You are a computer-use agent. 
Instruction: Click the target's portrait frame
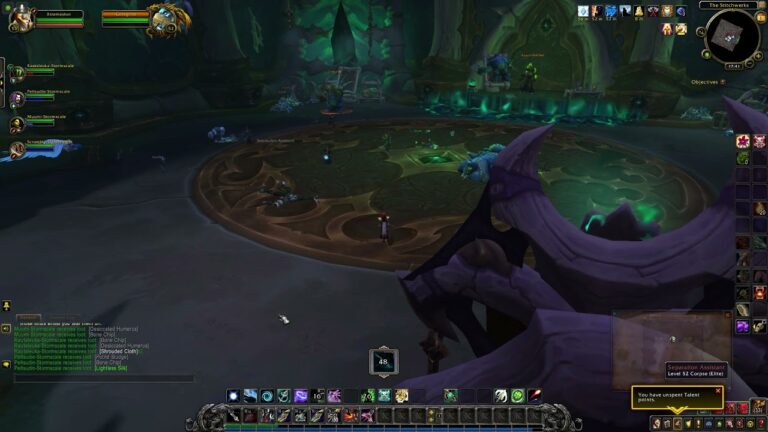pos(164,17)
